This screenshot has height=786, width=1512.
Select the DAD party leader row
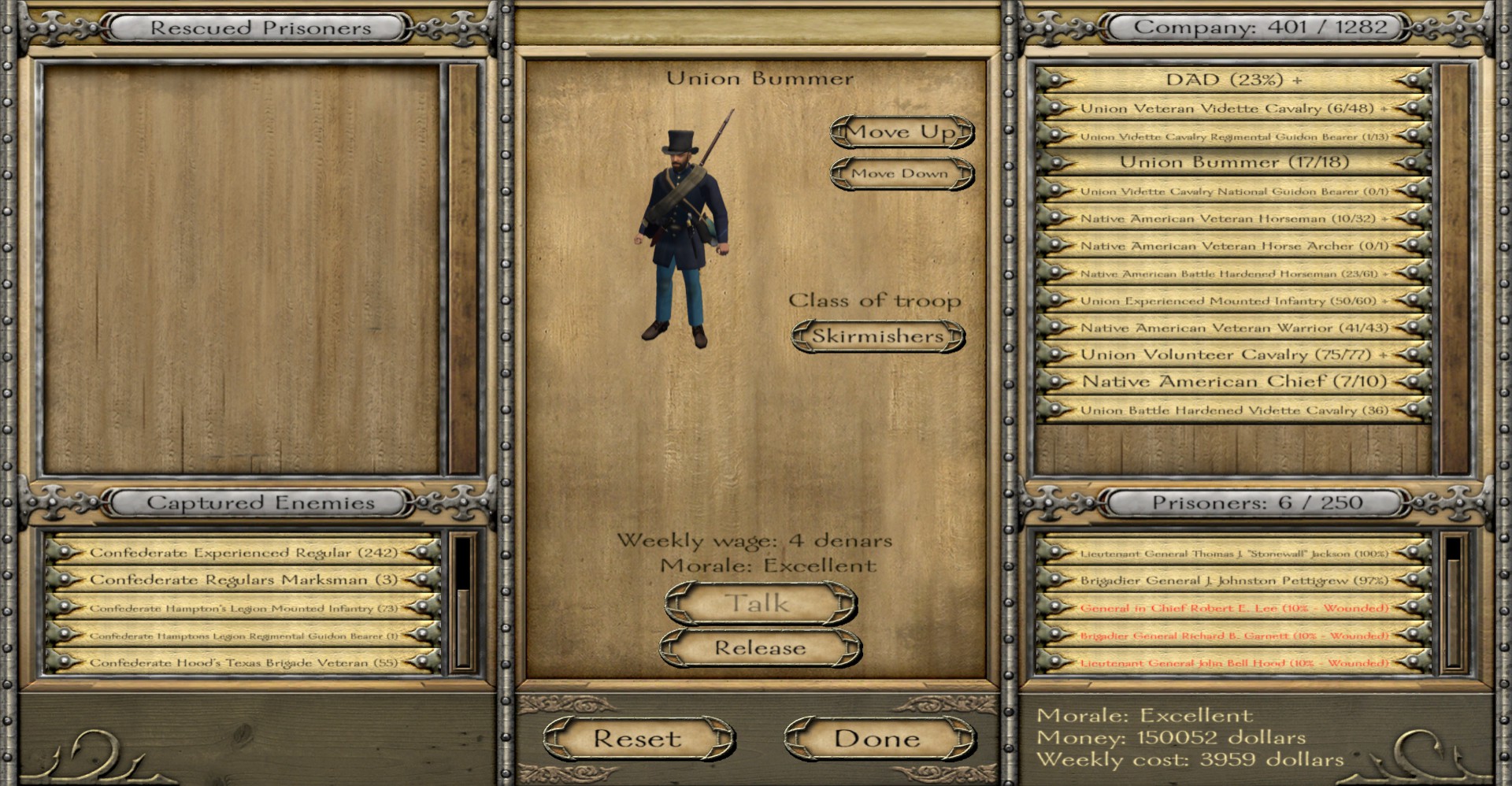[x=1233, y=80]
